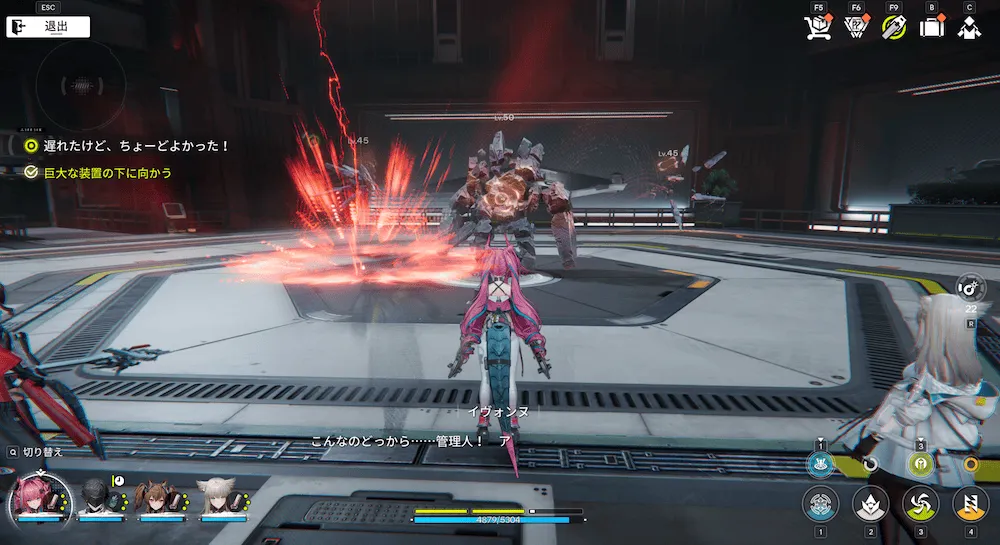Open the shopping cart shop icon

point(818,28)
